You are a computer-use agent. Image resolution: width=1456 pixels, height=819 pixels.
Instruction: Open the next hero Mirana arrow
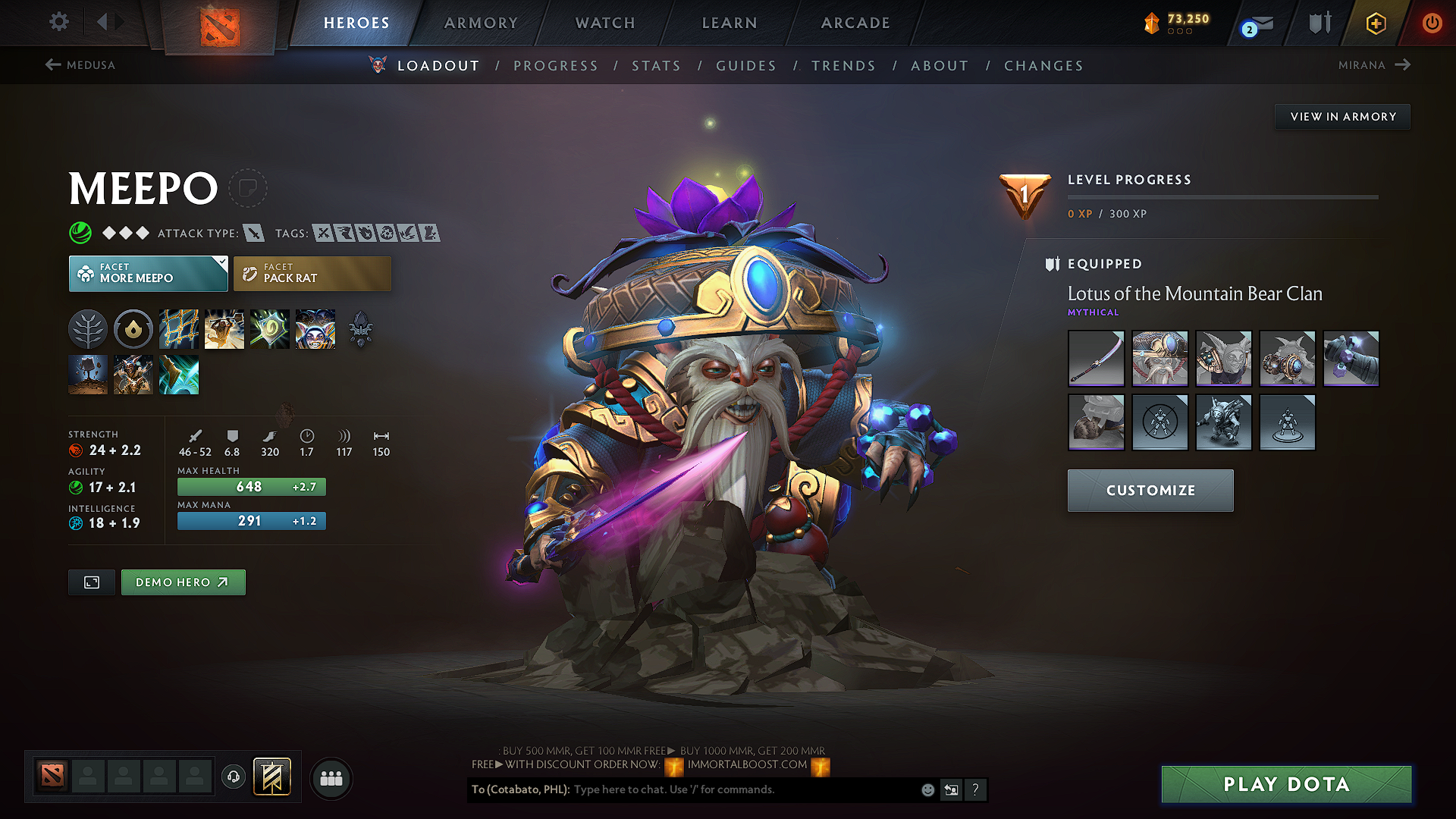pyautogui.click(x=1401, y=65)
